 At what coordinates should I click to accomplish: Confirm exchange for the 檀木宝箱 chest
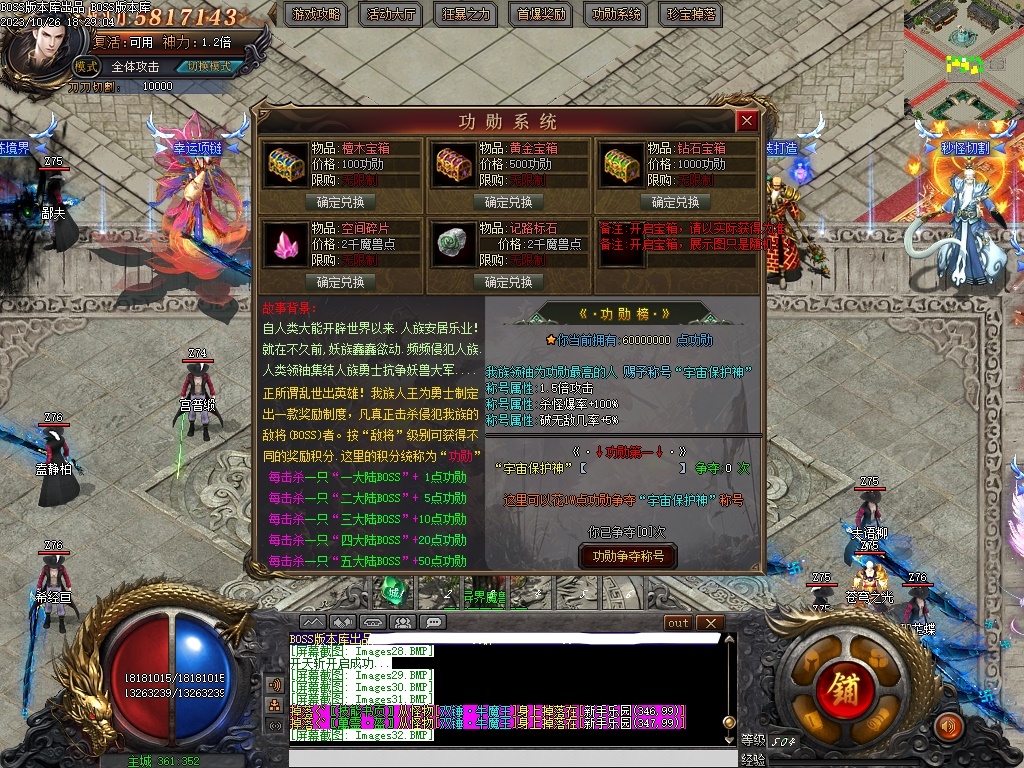pos(340,201)
